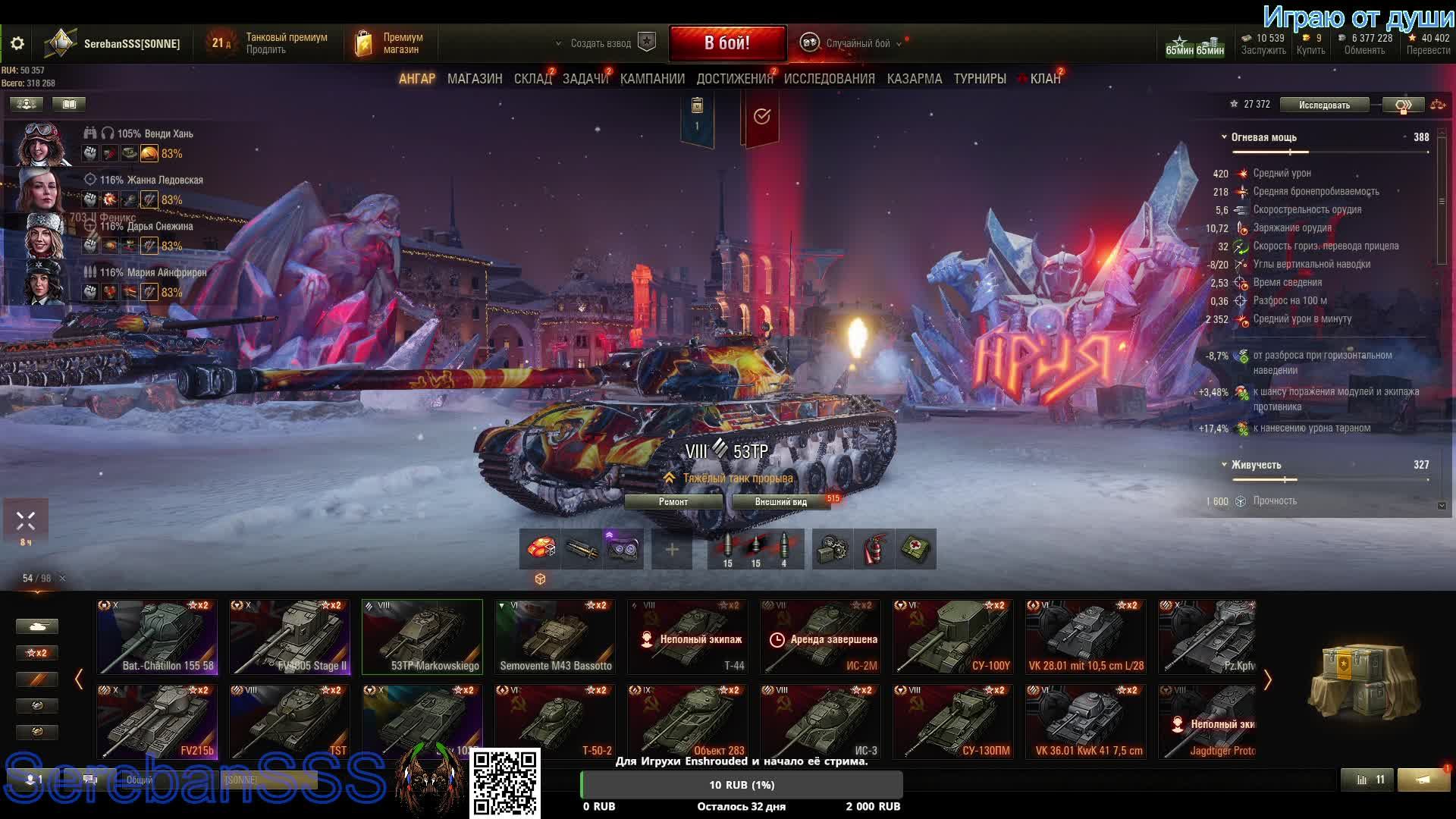Choose the СУ-100Y tank in carousel
1456x819 pixels.
tap(952, 637)
